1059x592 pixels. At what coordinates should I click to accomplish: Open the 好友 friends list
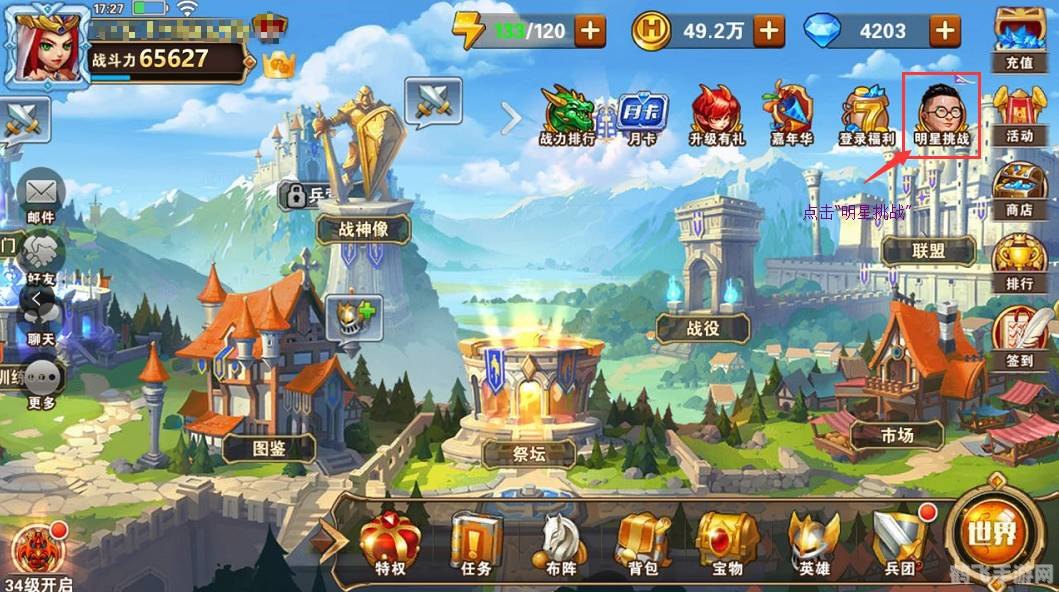coord(41,258)
